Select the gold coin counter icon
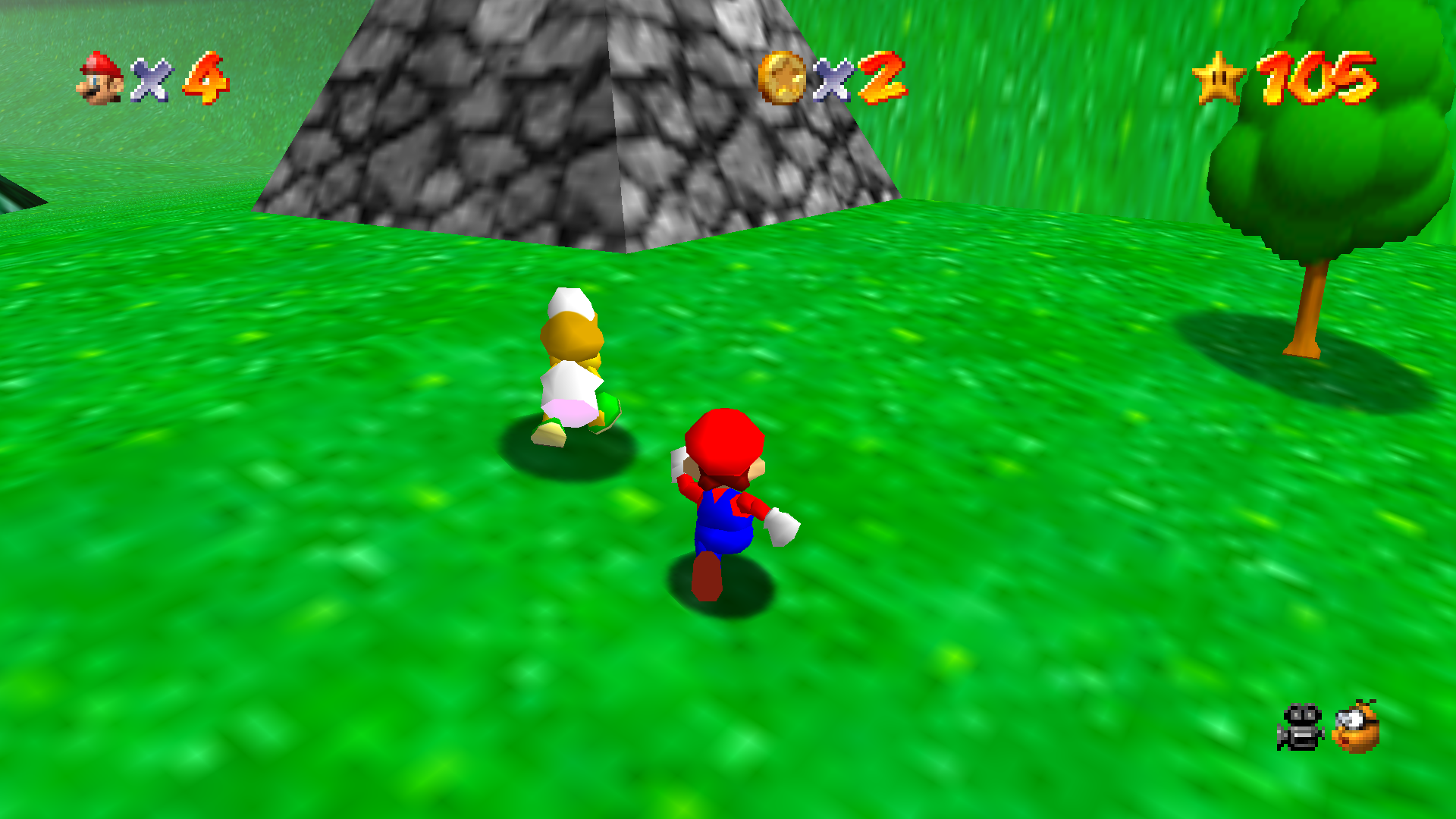This screenshot has width=1456, height=819. tap(783, 77)
